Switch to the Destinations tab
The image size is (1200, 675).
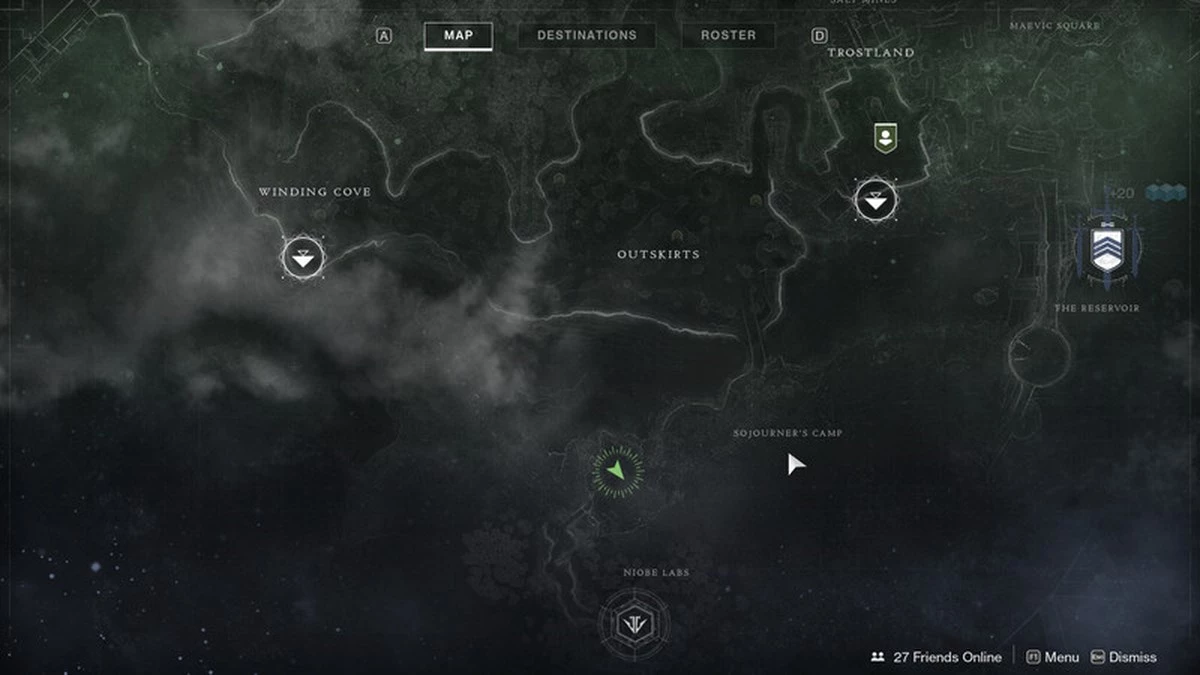[x=586, y=36]
